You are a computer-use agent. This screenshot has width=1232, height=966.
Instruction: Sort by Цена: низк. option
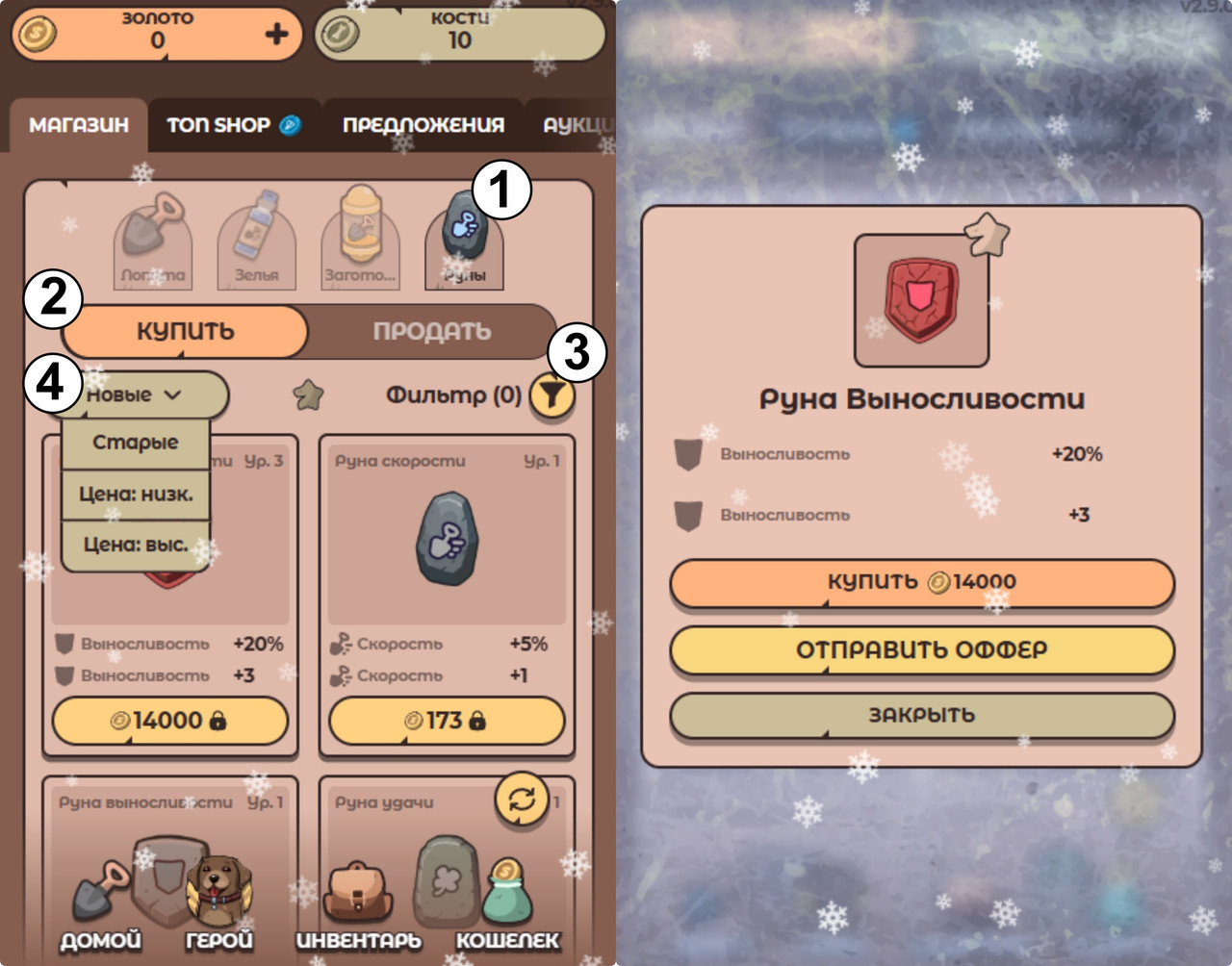[136, 495]
